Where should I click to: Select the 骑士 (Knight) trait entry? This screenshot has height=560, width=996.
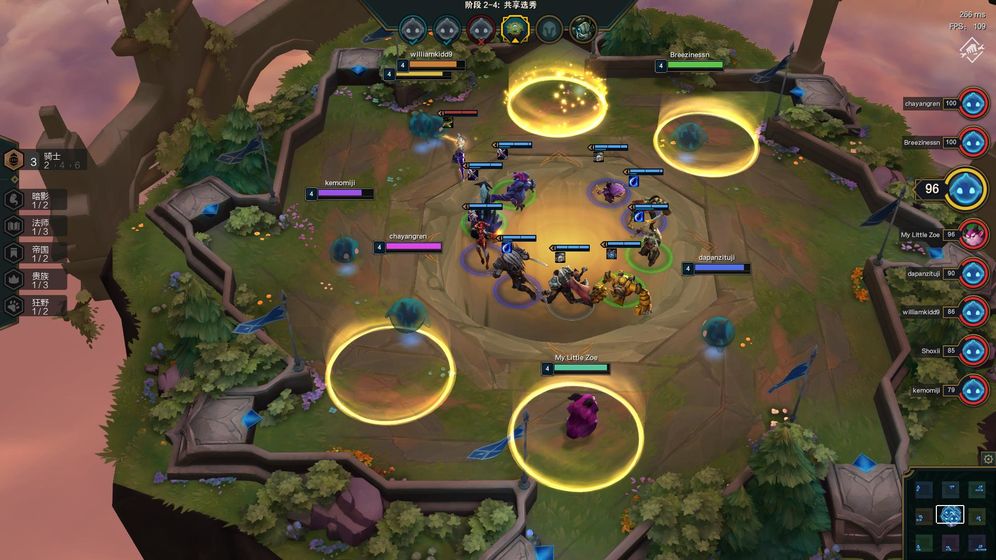16,160
